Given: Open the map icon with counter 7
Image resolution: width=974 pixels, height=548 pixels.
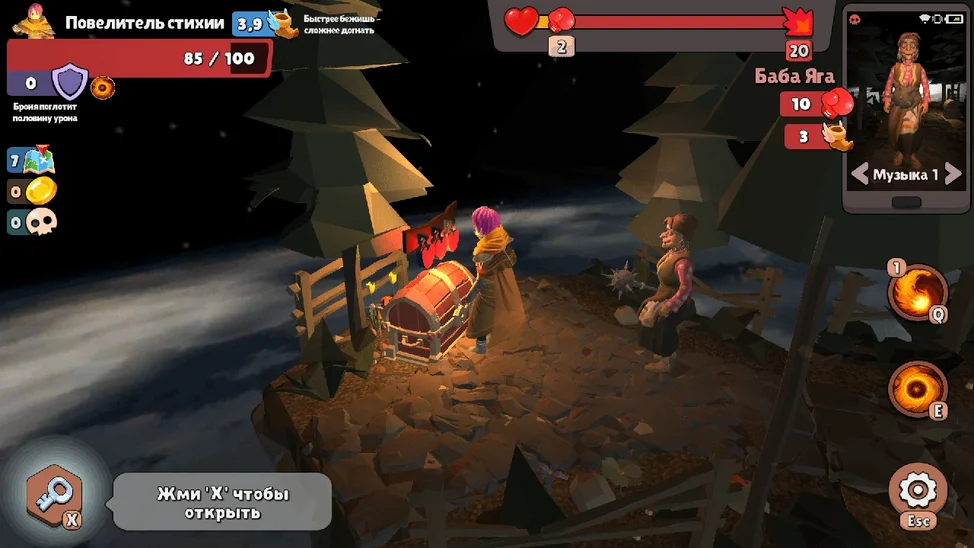Looking at the screenshot, I should (40, 160).
